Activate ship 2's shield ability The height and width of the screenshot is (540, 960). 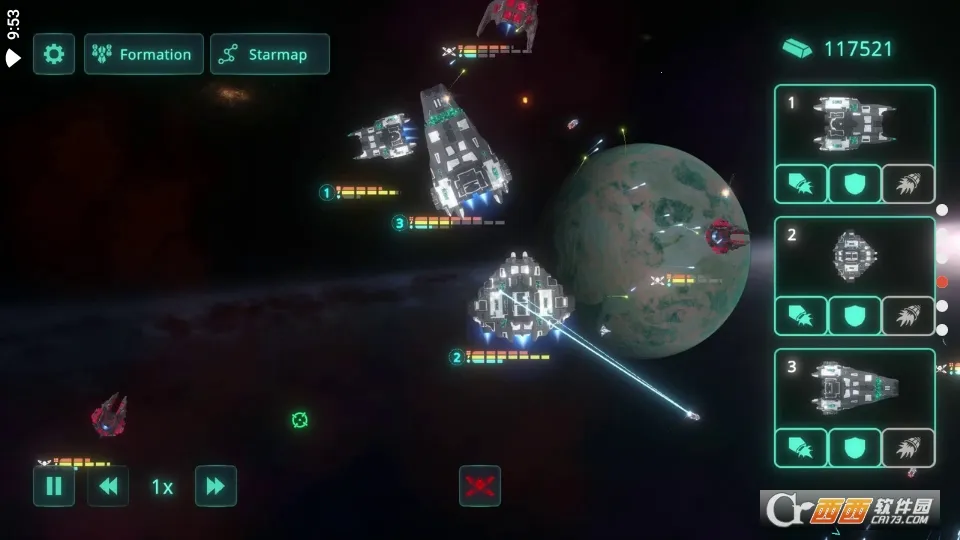pos(855,316)
